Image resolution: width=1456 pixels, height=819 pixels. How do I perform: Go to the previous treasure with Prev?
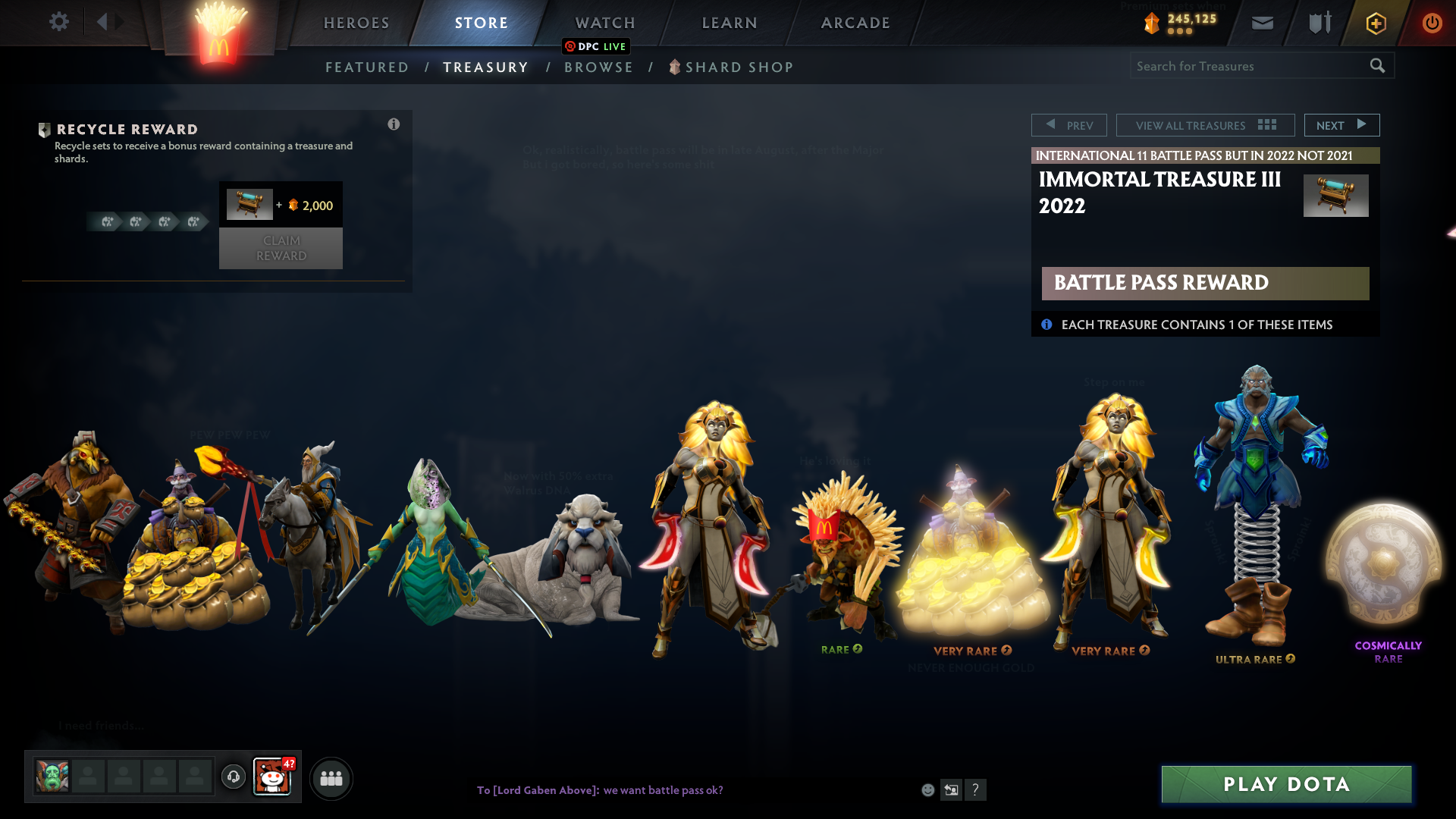coord(1069,125)
